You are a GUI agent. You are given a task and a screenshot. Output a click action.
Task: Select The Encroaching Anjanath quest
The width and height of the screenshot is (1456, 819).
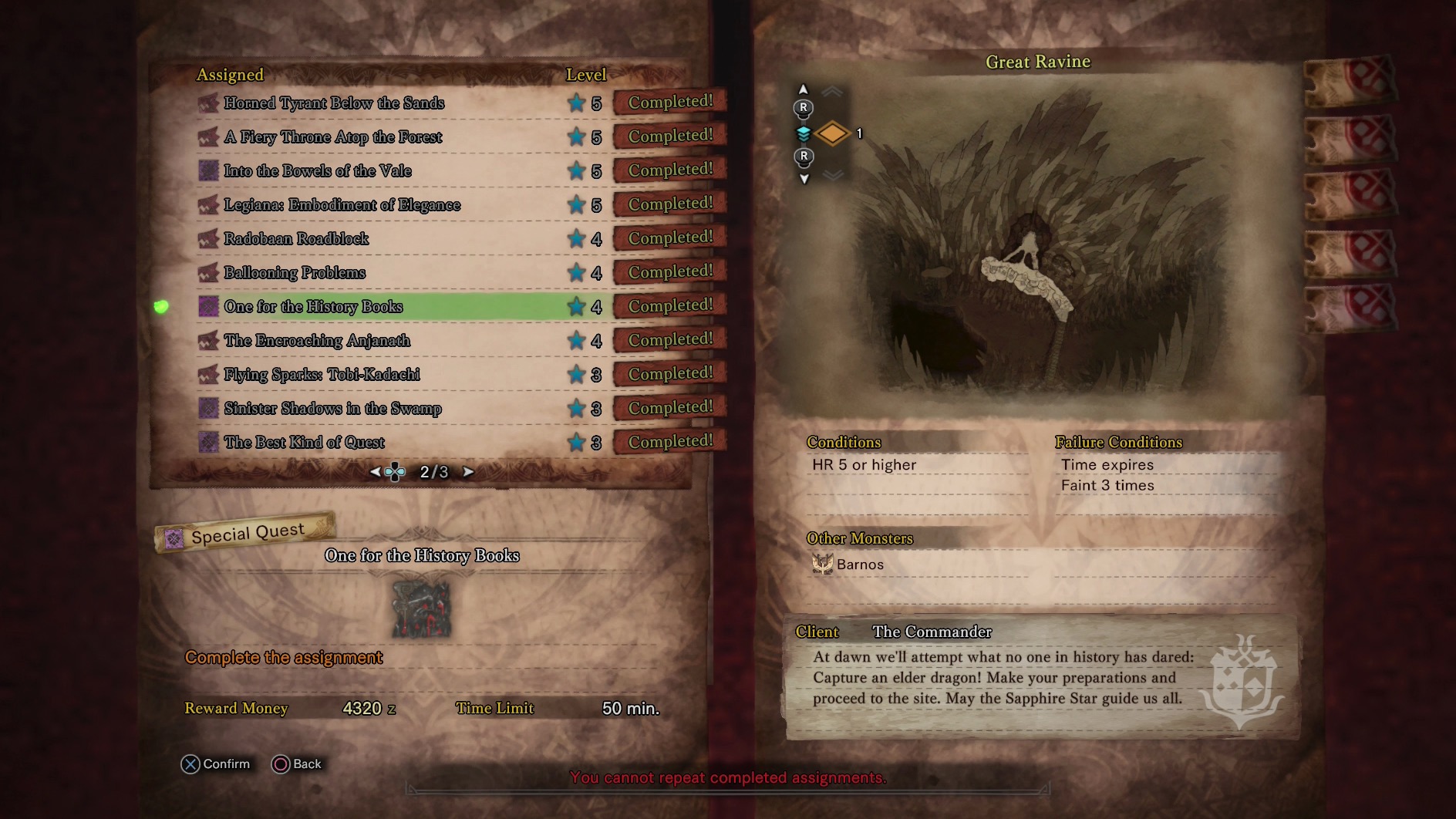click(x=317, y=340)
